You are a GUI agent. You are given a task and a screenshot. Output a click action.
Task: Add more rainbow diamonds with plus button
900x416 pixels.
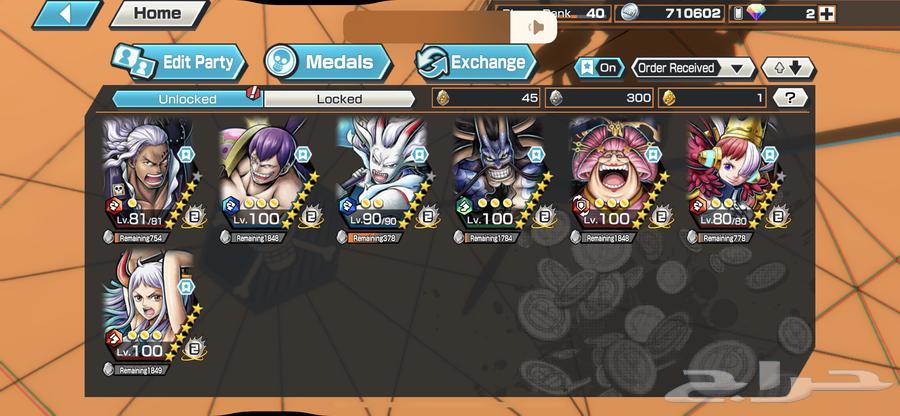point(825,13)
